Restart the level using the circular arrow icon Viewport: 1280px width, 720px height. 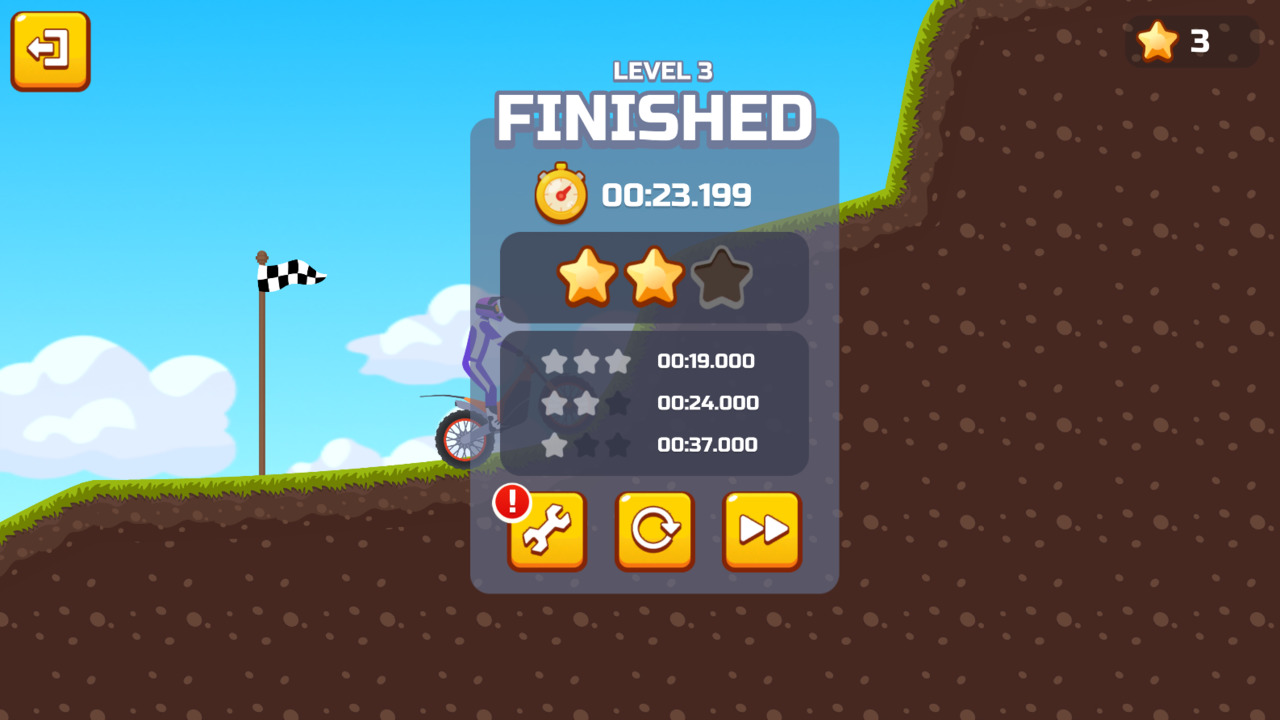pos(654,531)
